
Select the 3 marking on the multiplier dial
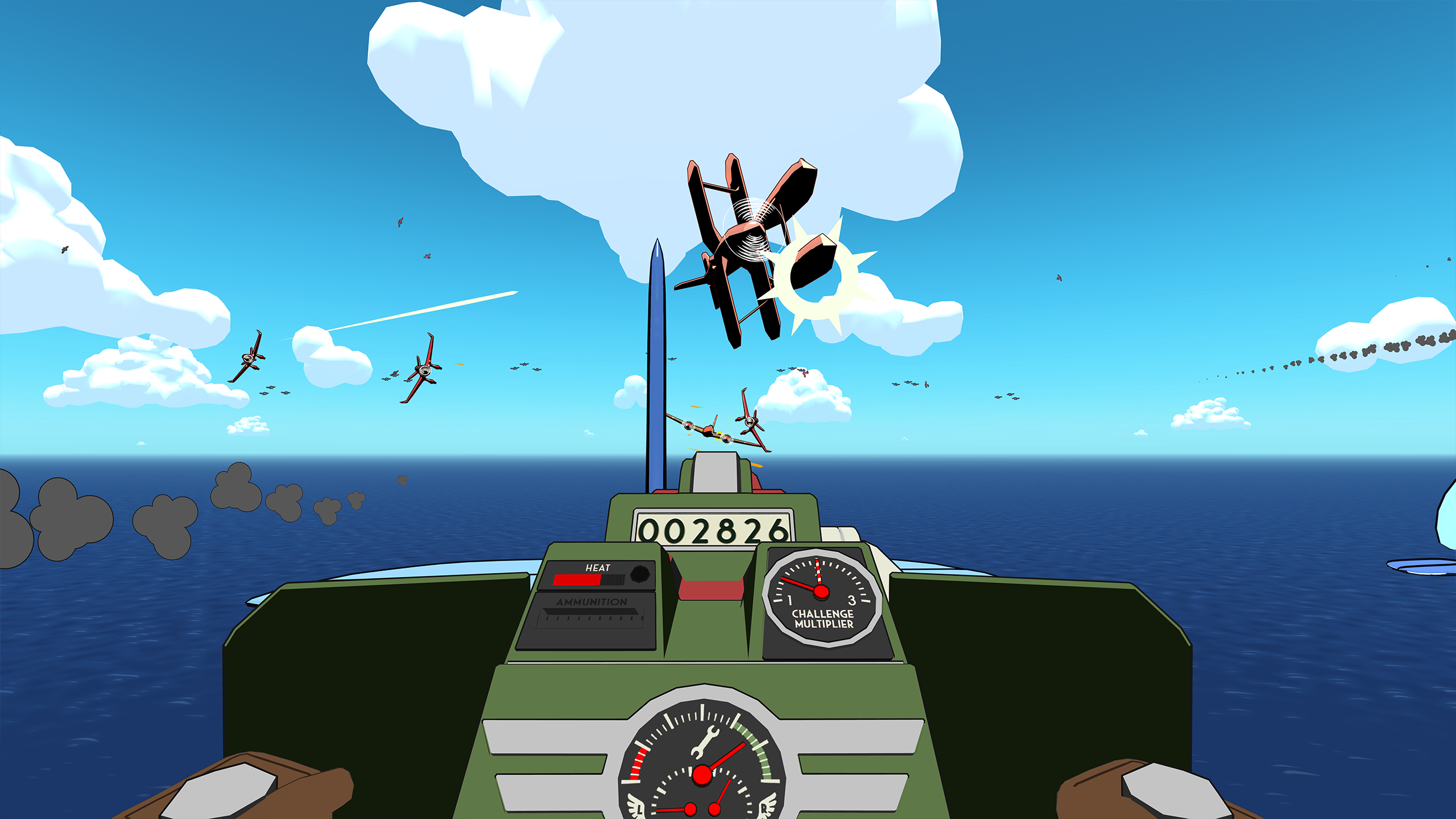851,600
